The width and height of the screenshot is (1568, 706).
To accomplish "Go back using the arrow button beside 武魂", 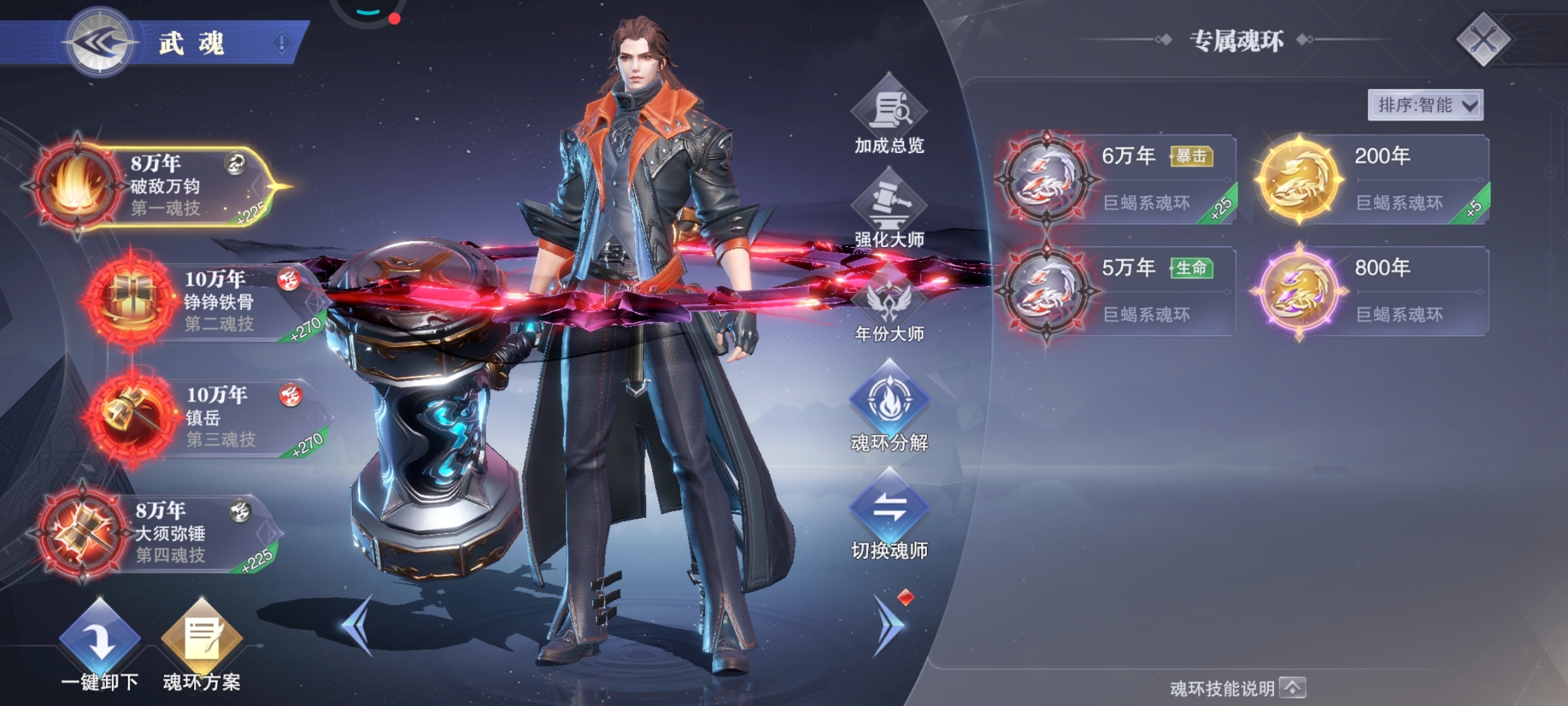I will tap(99, 43).
